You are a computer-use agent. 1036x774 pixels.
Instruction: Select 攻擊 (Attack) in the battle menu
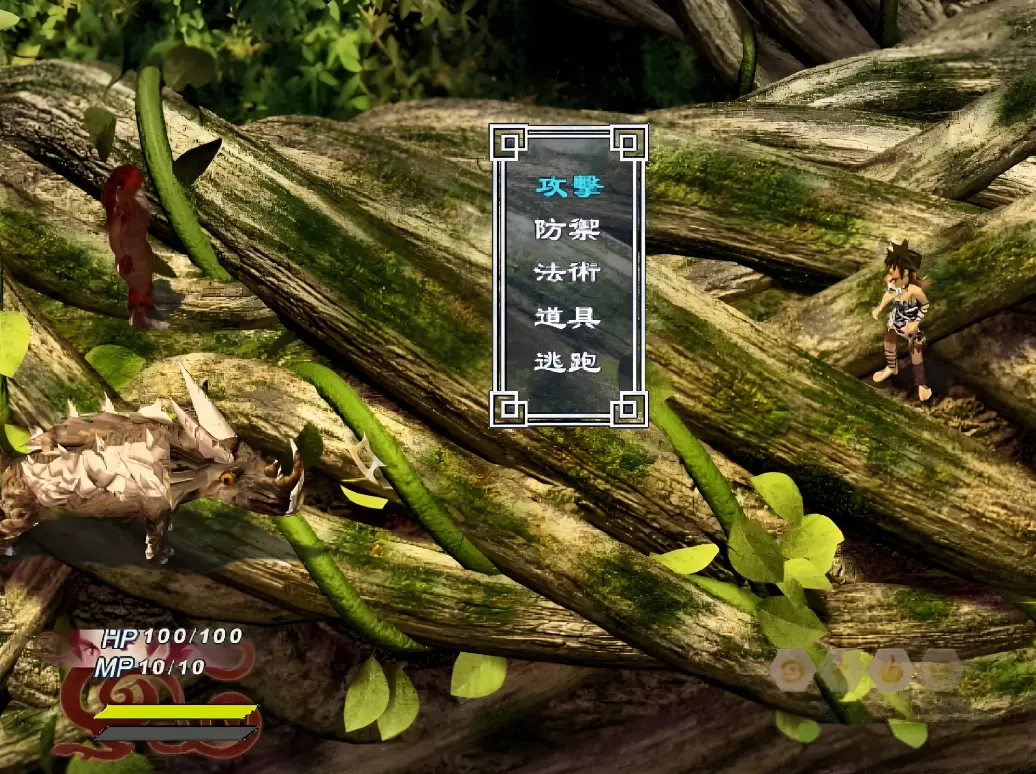[x=567, y=186]
